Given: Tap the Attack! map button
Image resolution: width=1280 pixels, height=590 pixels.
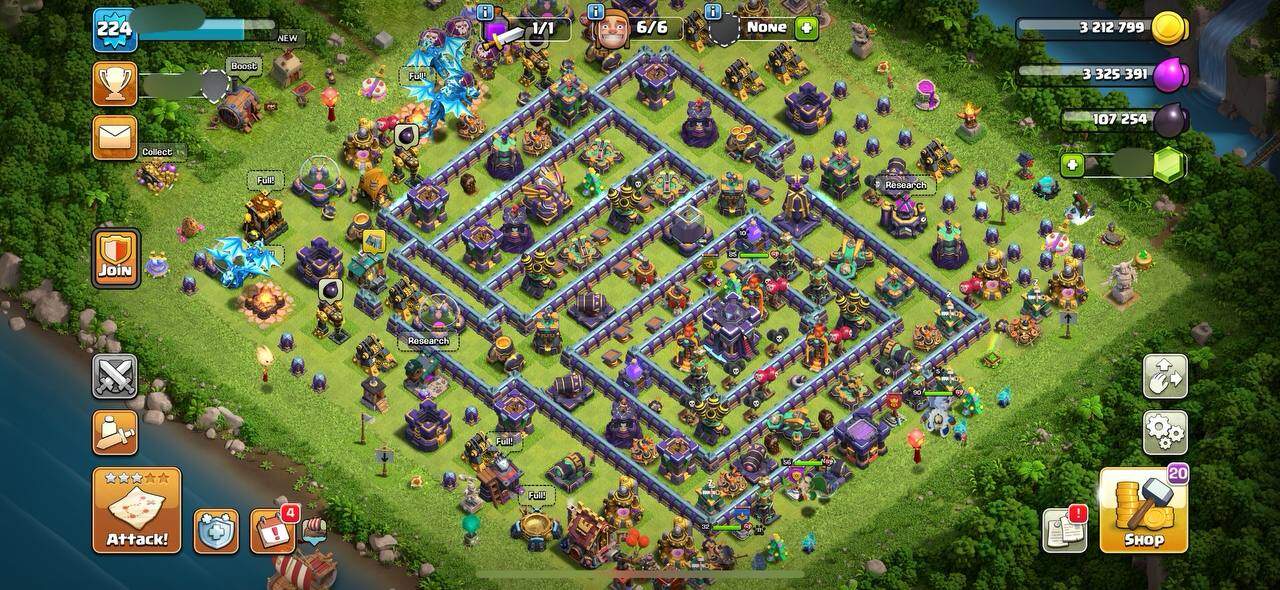Looking at the screenshot, I should 137,510.
